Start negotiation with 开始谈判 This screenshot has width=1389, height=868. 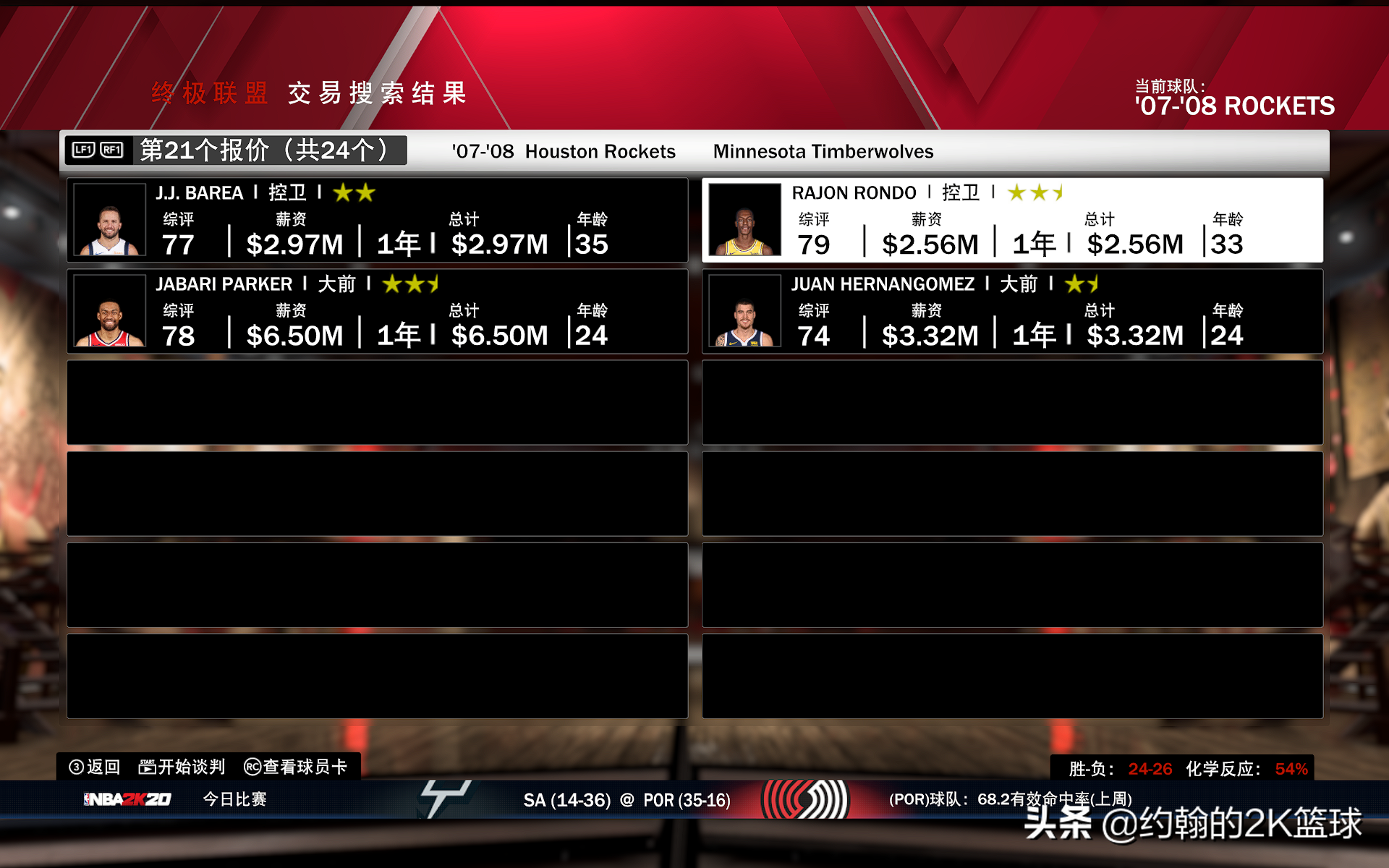[x=182, y=767]
